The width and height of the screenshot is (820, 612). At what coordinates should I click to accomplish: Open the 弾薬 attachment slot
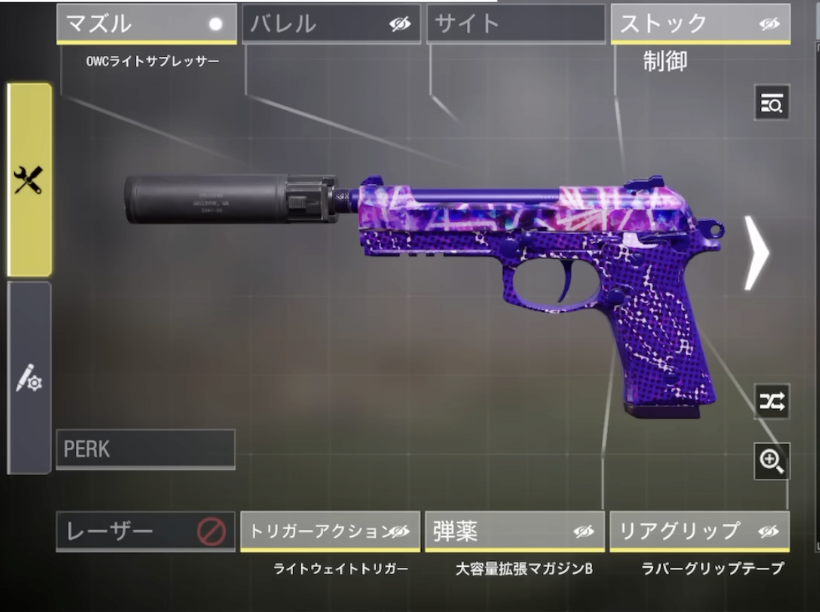(514, 531)
